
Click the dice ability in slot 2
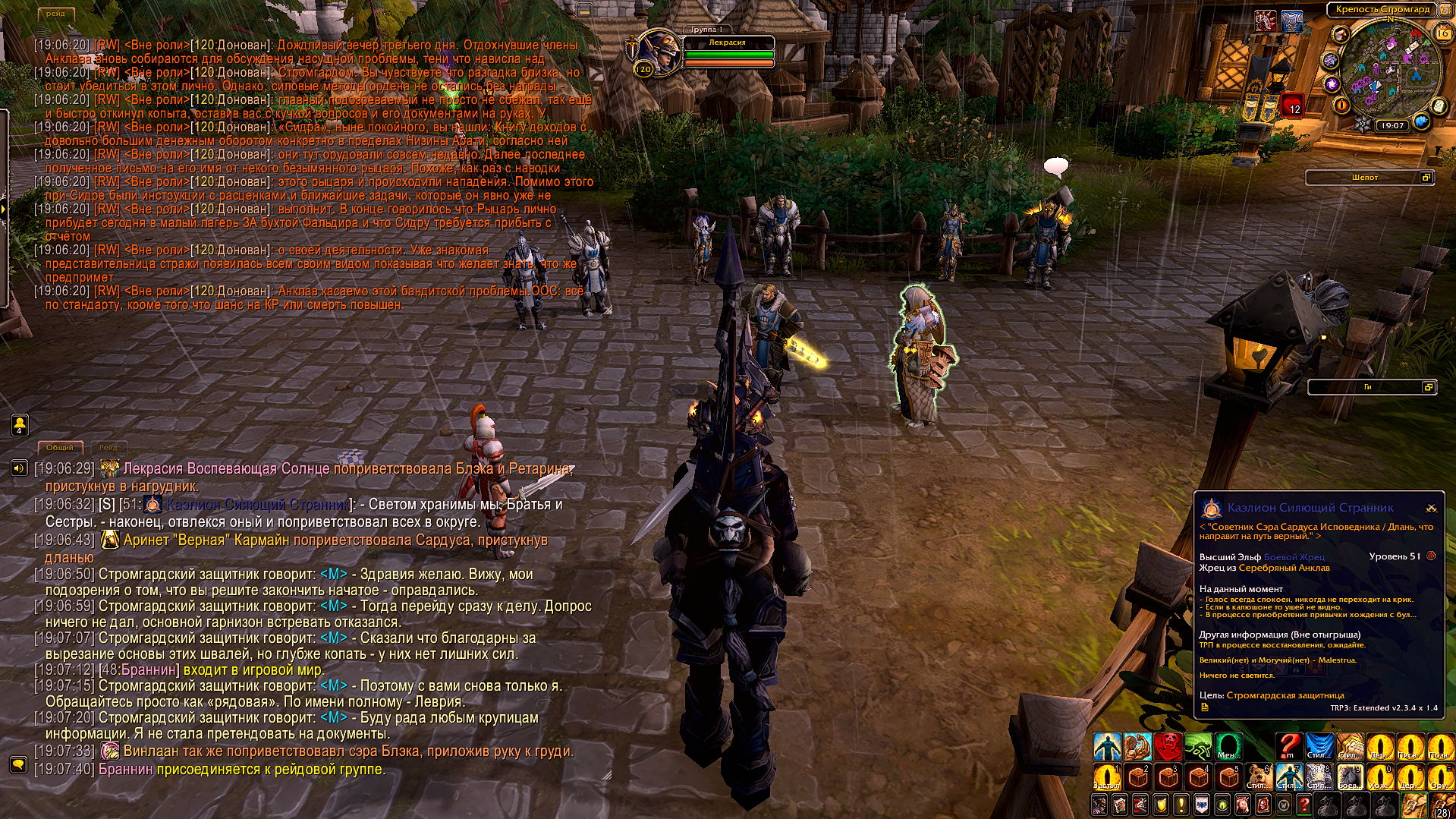(1137, 777)
